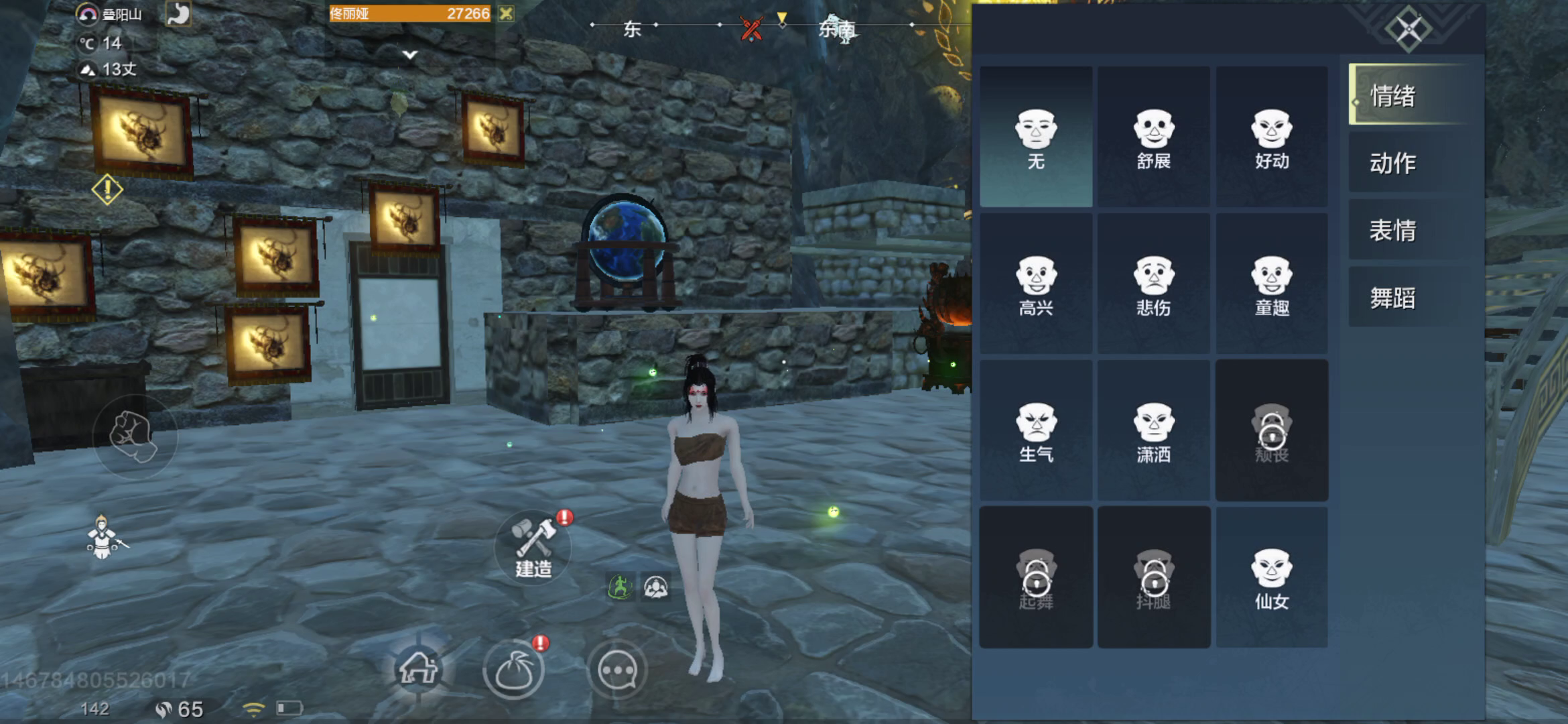Click the locked 起舞 tile
This screenshot has height=724, width=1568.
[1036, 578]
